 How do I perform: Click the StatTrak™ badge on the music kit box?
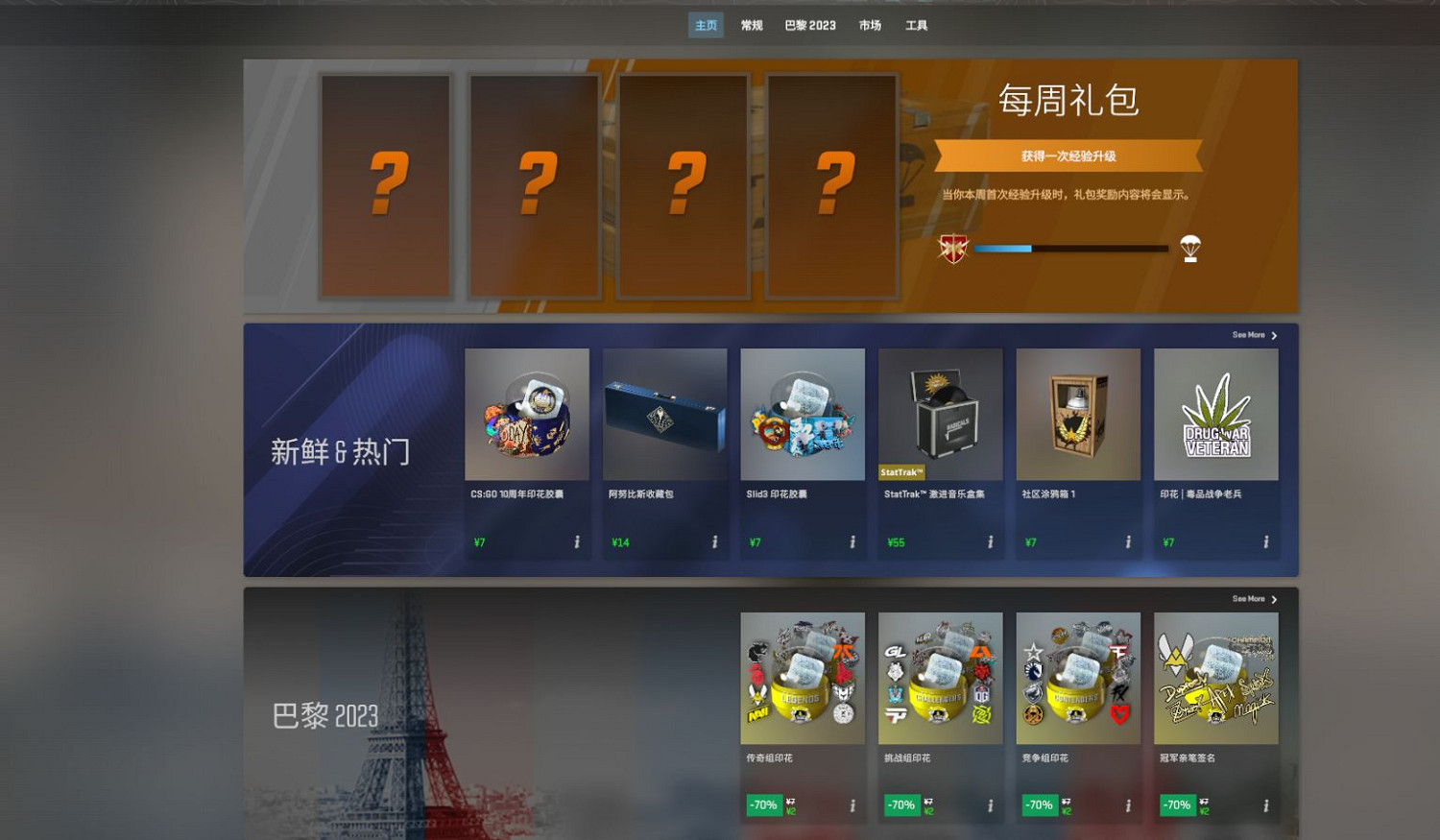click(x=902, y=471)
